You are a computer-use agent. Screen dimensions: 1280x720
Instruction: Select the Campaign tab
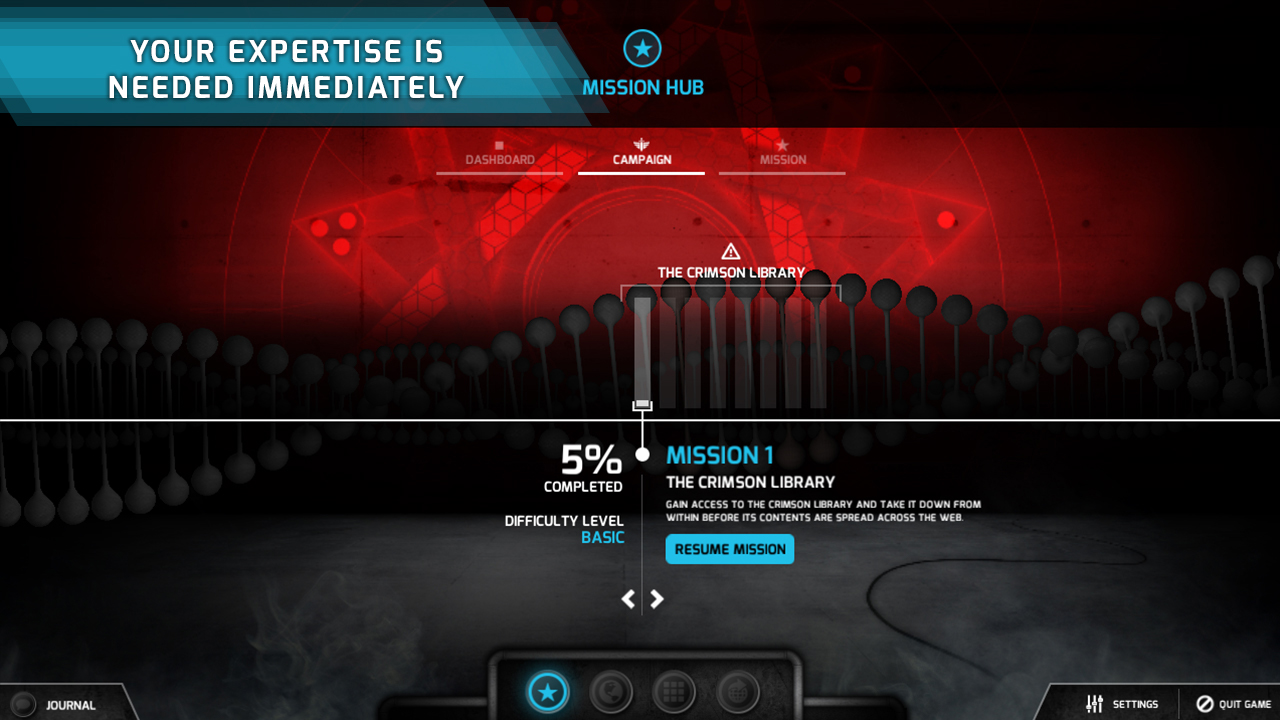pyautogui.click(x=641, y=158)
